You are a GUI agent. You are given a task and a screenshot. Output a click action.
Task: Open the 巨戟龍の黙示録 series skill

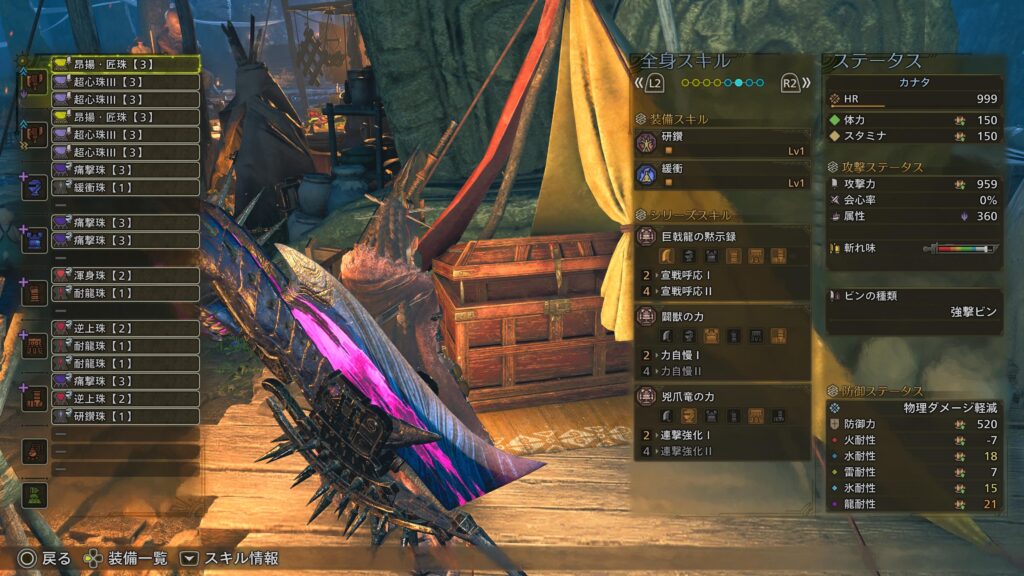pos(721,237)
